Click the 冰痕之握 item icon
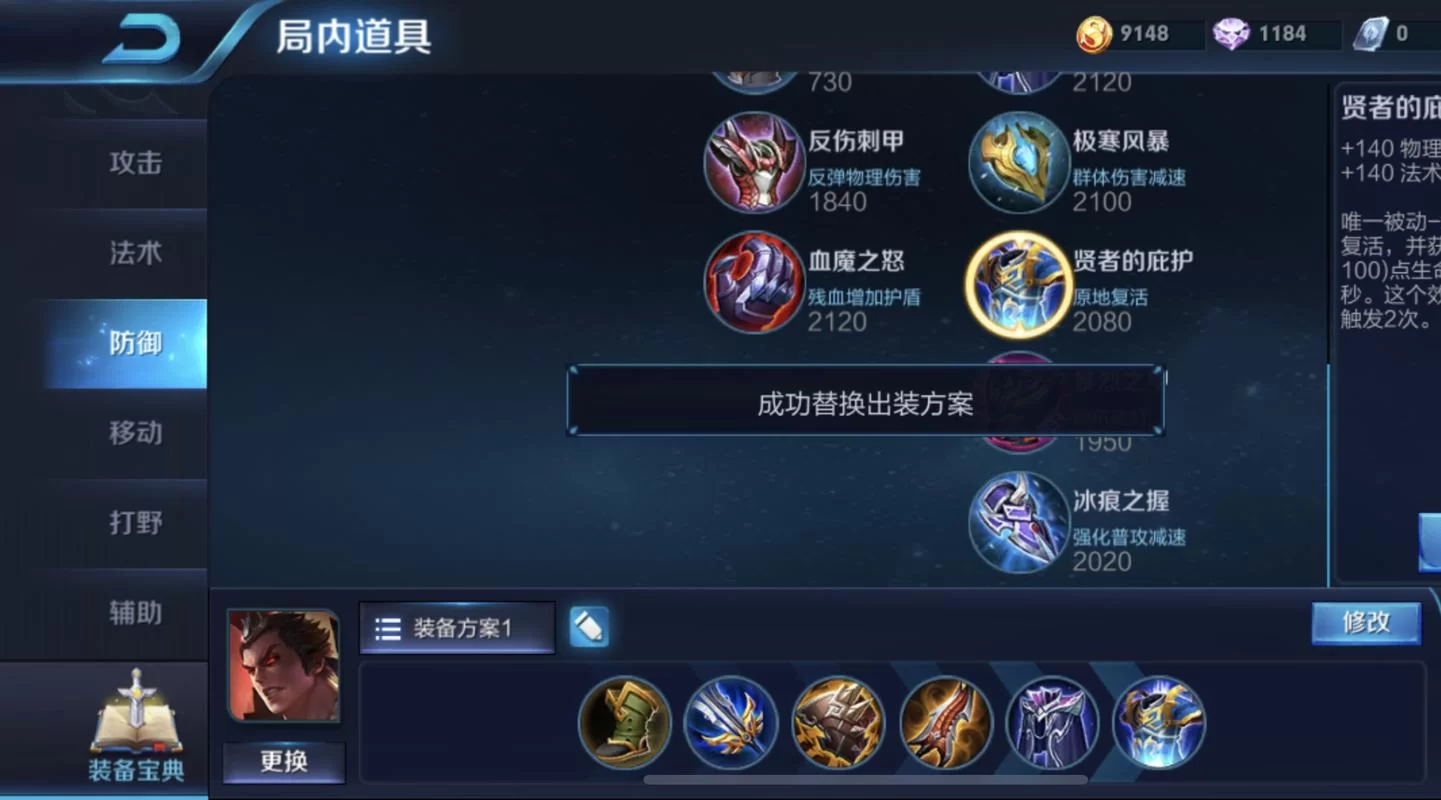Viewport: 1441px width, 800px height. (x=1019, y=522)
